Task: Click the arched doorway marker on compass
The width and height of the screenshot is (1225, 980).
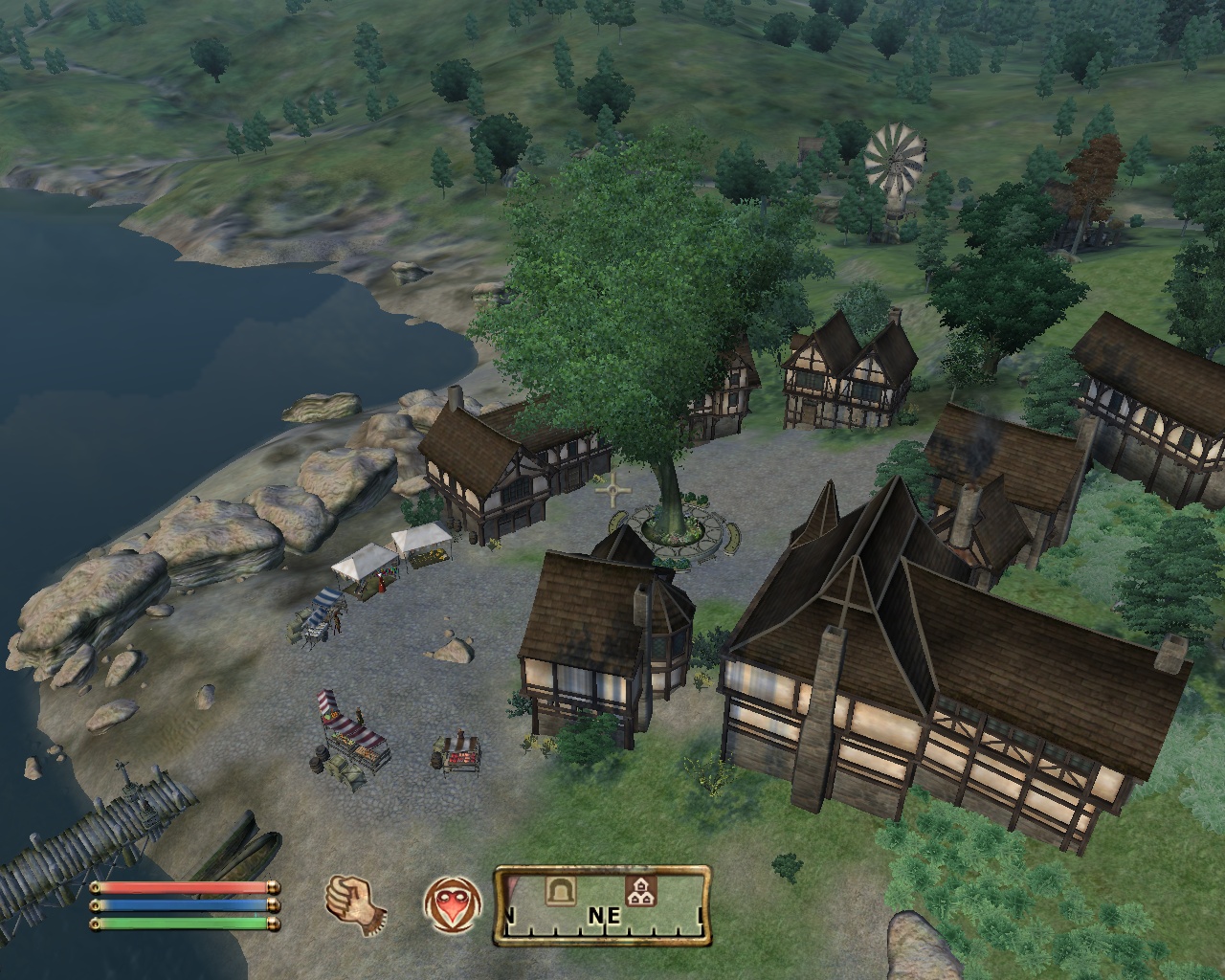Action: click(x=559, y=891)
